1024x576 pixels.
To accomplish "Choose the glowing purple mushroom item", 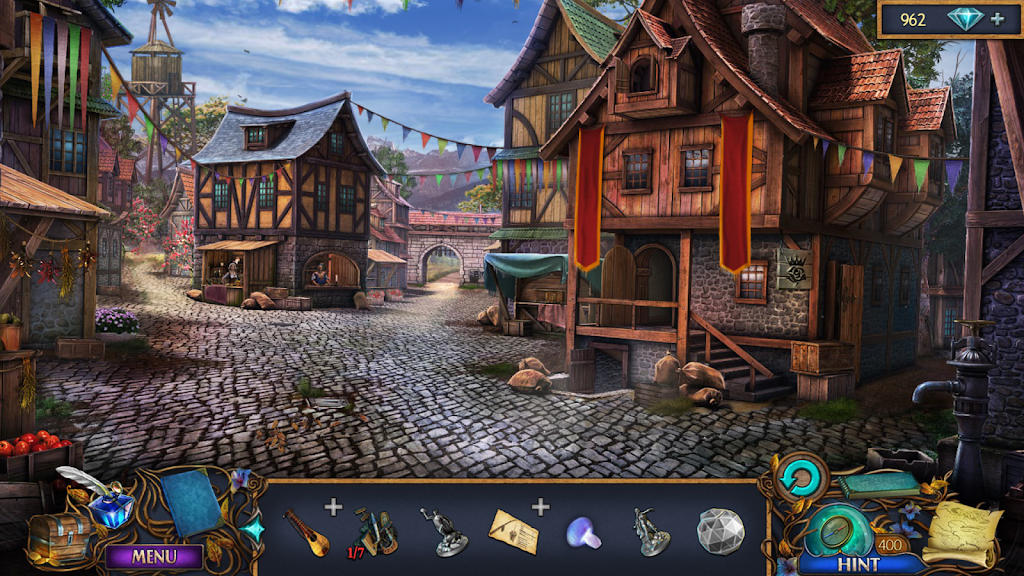I will coord(583,532).
